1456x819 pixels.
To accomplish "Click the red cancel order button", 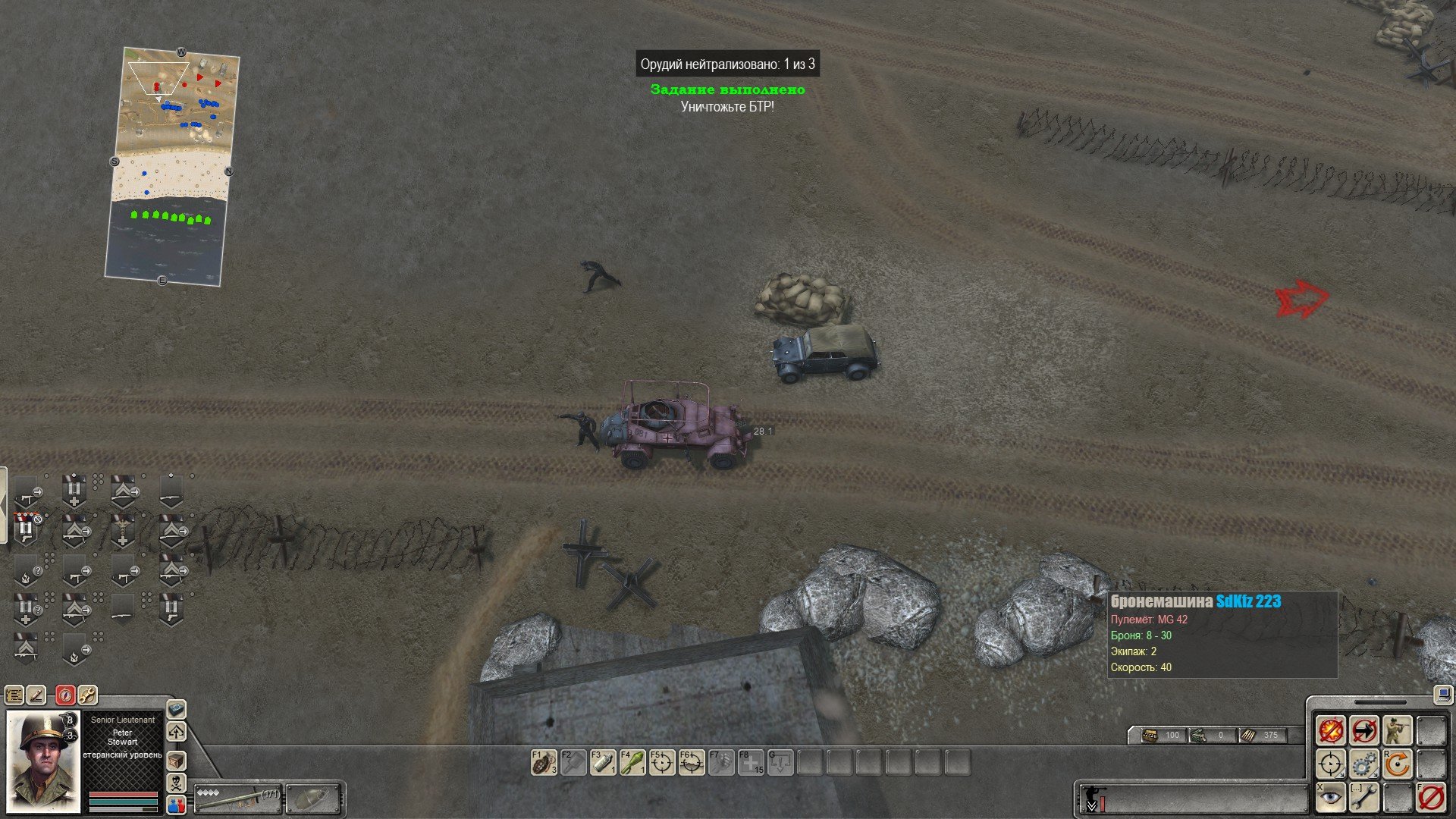I will click(x=1431, y=798).
